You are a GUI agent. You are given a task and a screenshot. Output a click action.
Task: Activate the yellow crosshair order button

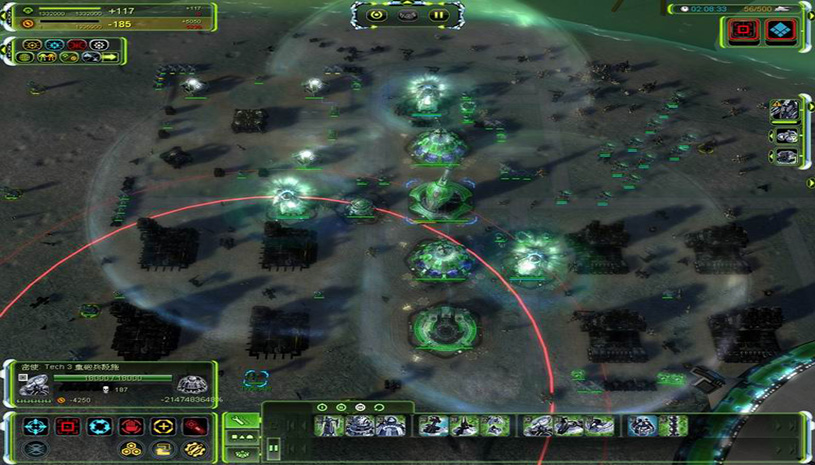[163, 427]
